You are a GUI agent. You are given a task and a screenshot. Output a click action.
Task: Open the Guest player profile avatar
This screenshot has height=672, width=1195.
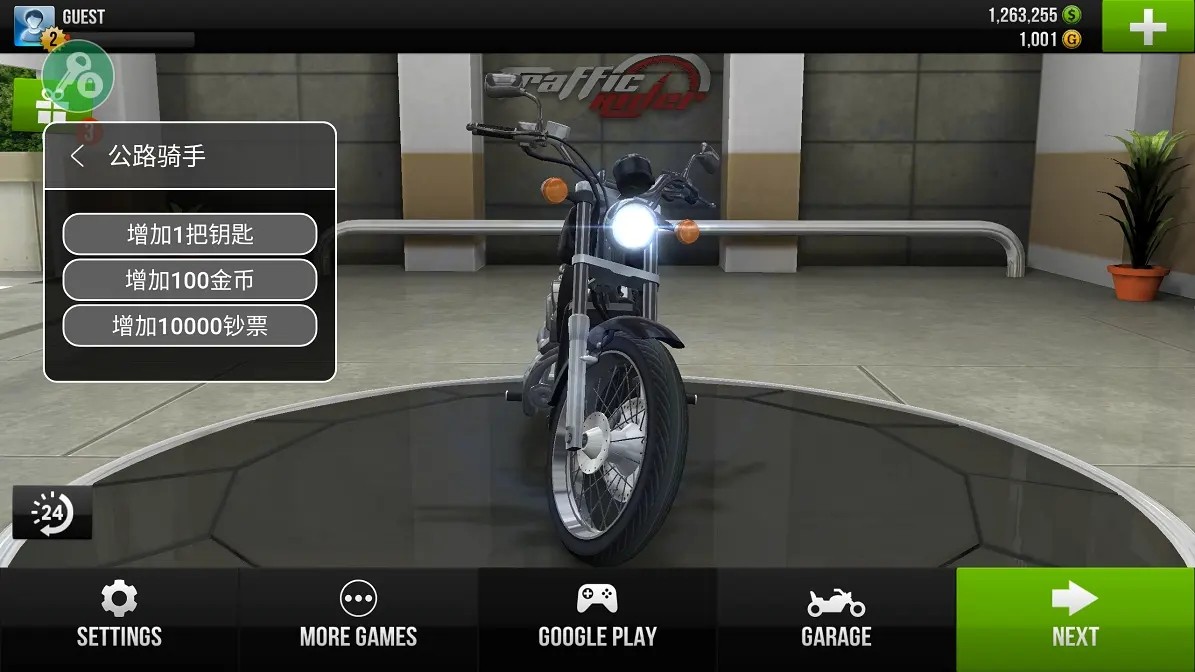(x=33, y=25)
